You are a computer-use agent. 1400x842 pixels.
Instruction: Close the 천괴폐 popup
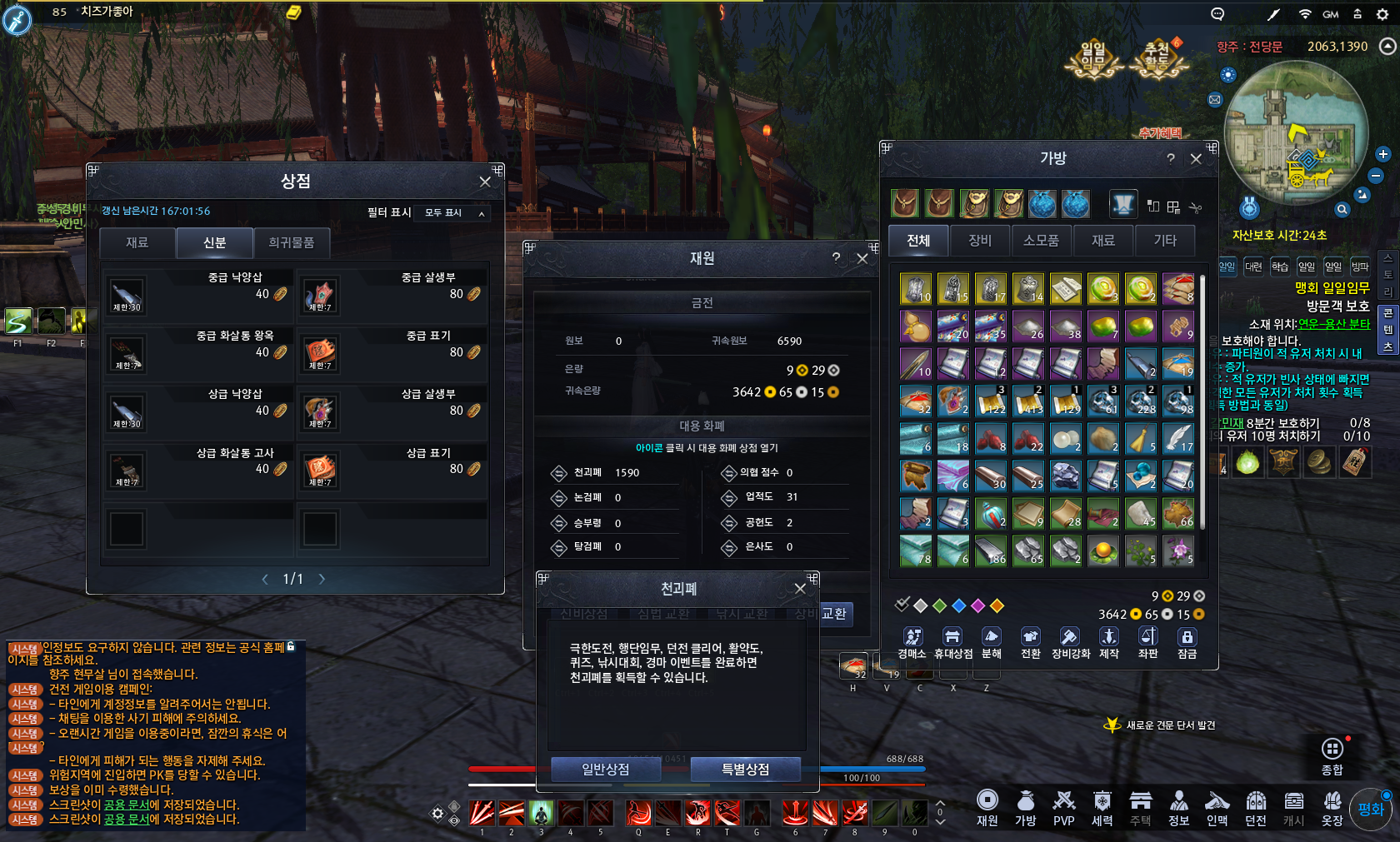point(800,589)
